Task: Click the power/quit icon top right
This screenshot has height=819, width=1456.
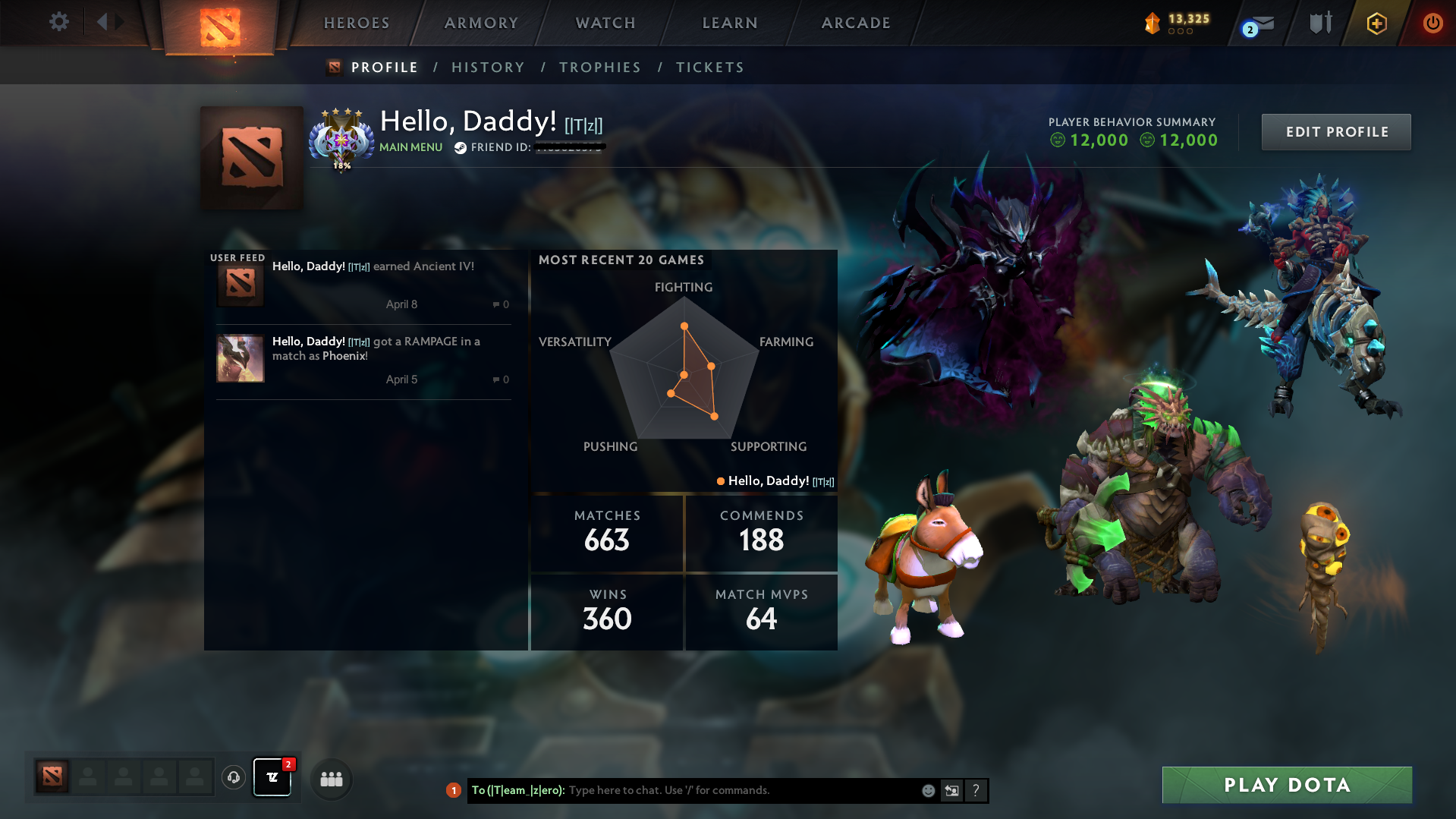Action: click(x=1432, y=23)
